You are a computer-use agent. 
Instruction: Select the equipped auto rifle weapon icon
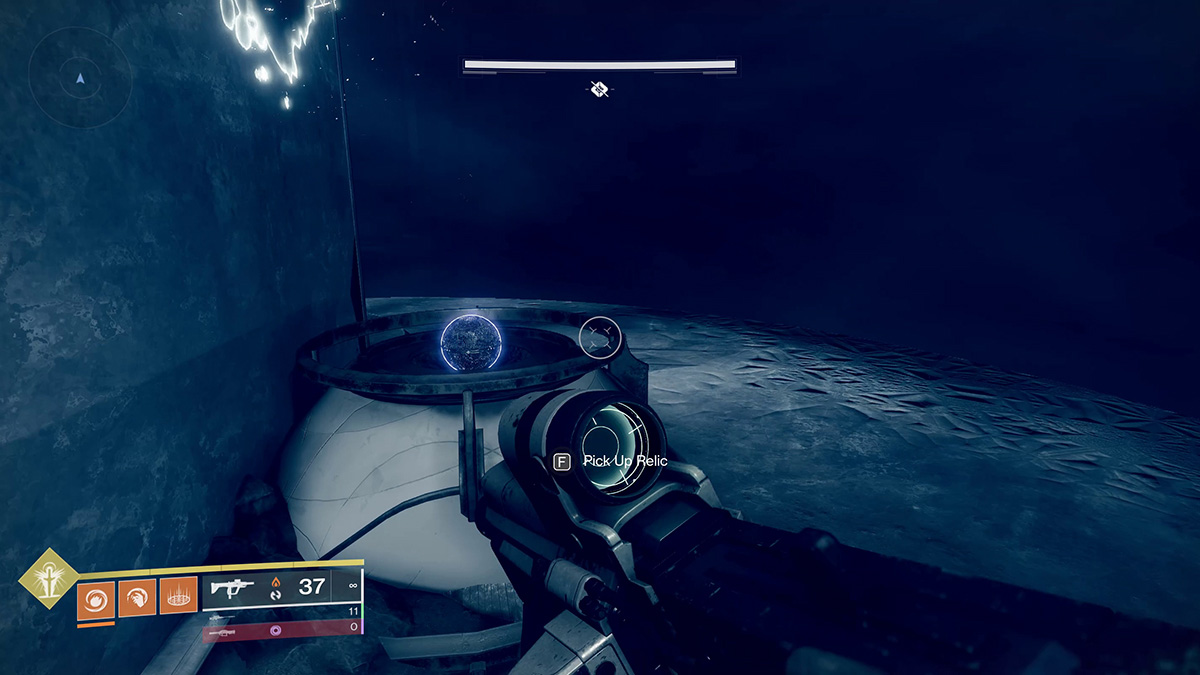point(232,588)
